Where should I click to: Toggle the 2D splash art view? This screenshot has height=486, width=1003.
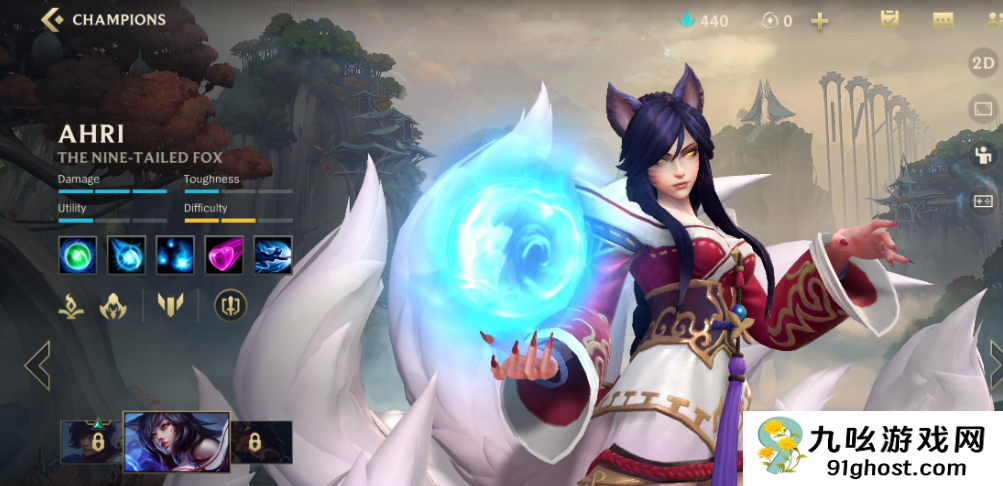click(x=983, y=64)
